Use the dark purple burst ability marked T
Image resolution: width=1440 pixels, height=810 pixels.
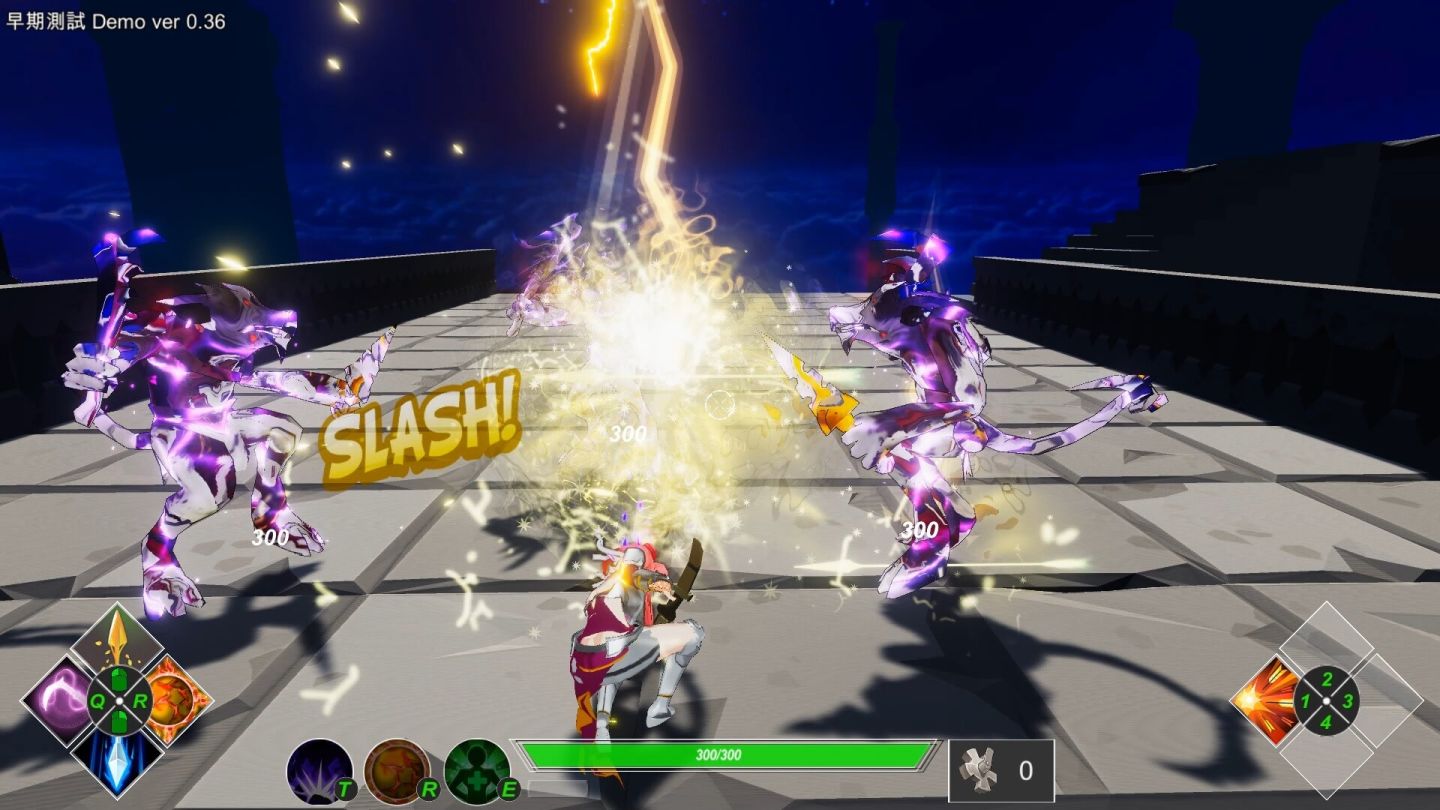click(320, 771)
